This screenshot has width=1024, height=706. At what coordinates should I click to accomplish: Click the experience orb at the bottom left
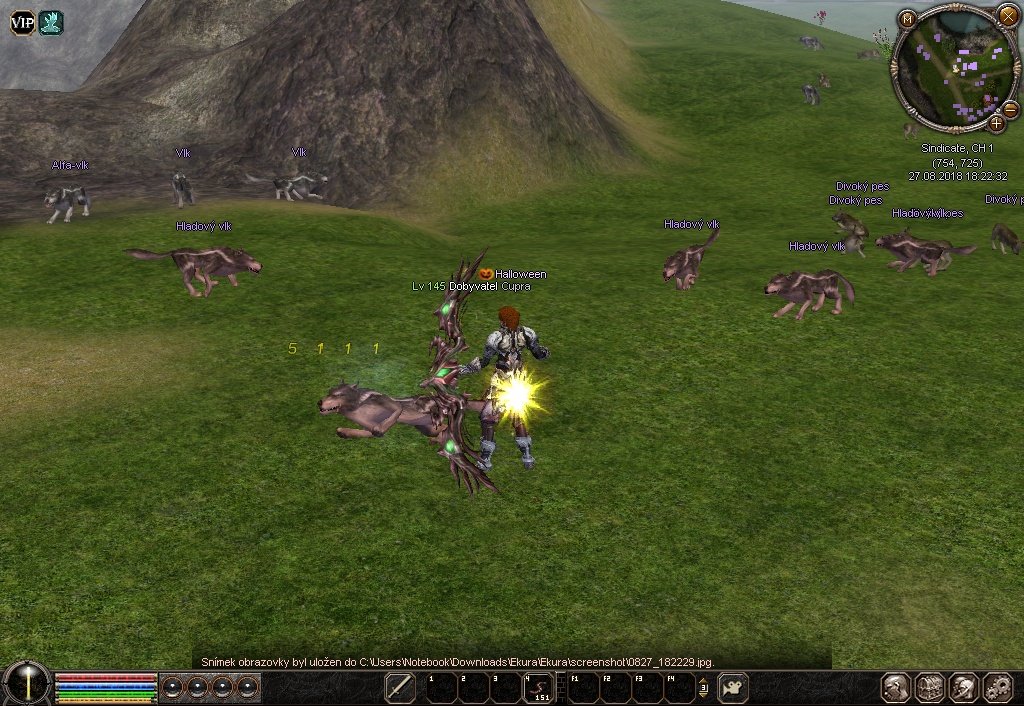click(26, 684)
